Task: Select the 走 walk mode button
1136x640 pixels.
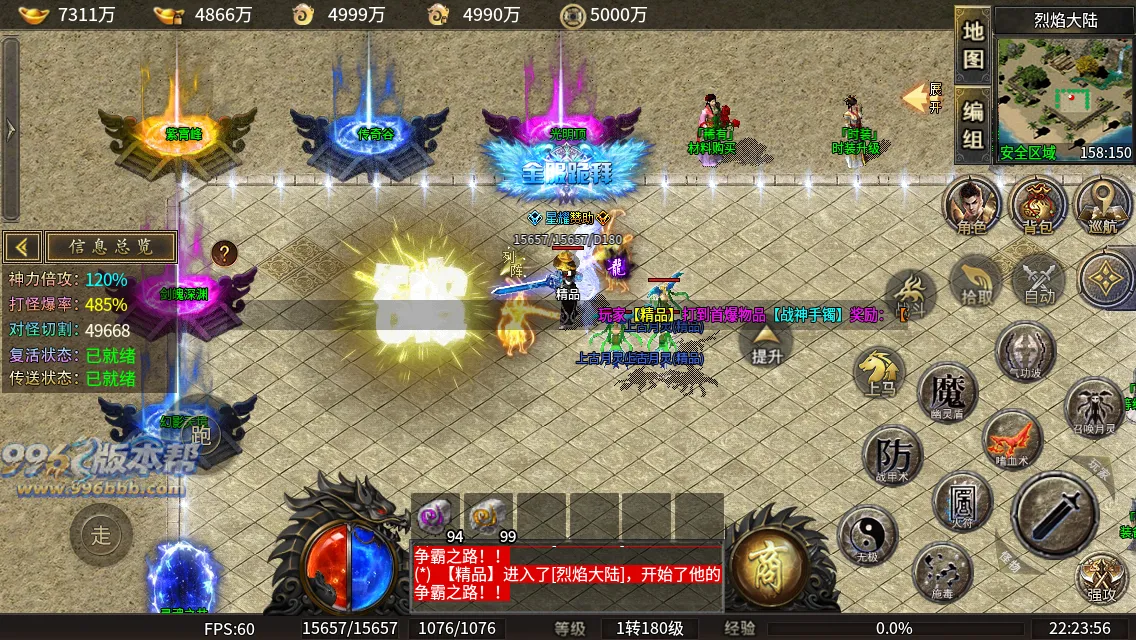Action: click(101, 535)
